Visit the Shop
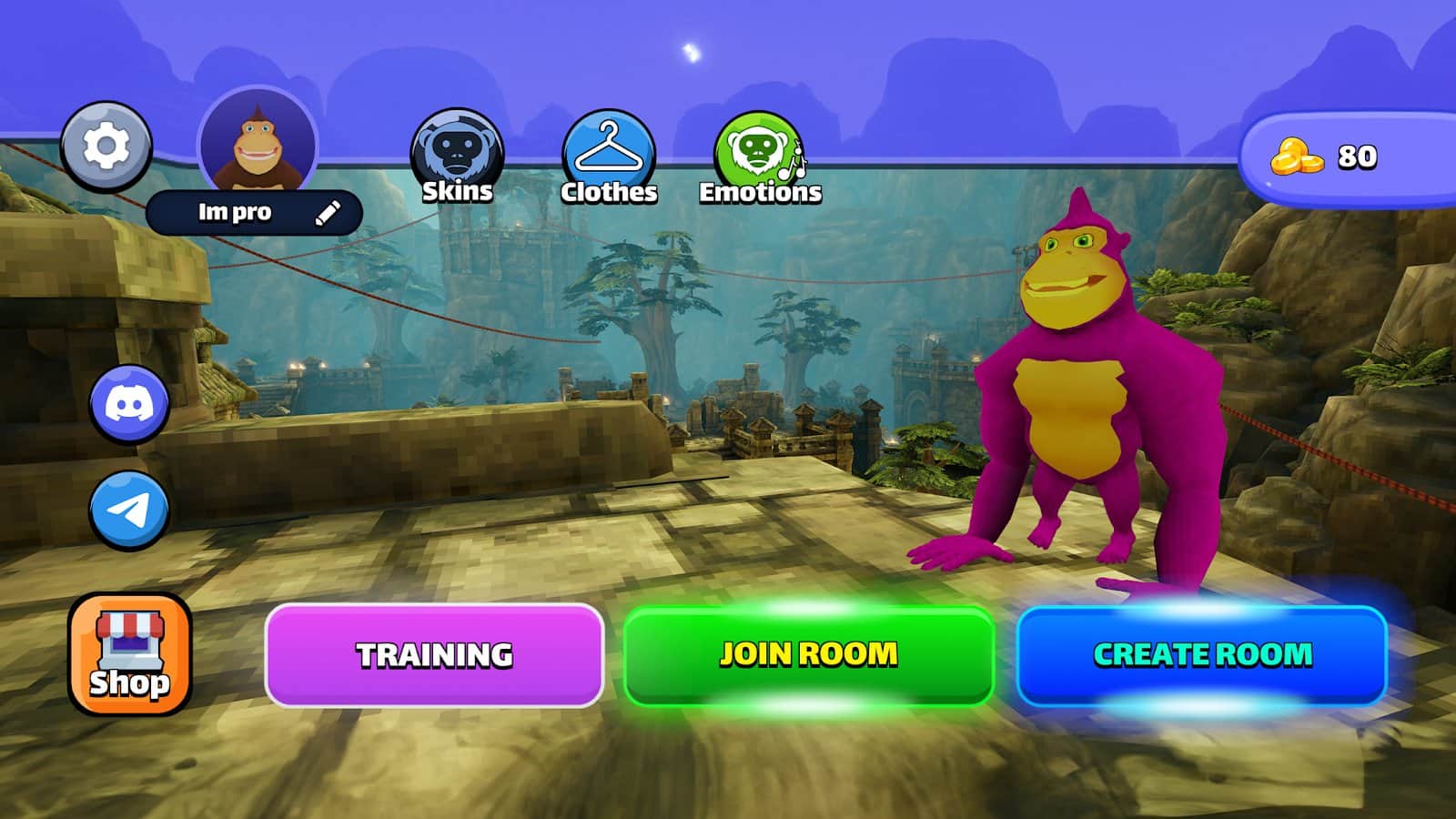 click(129, 653)
